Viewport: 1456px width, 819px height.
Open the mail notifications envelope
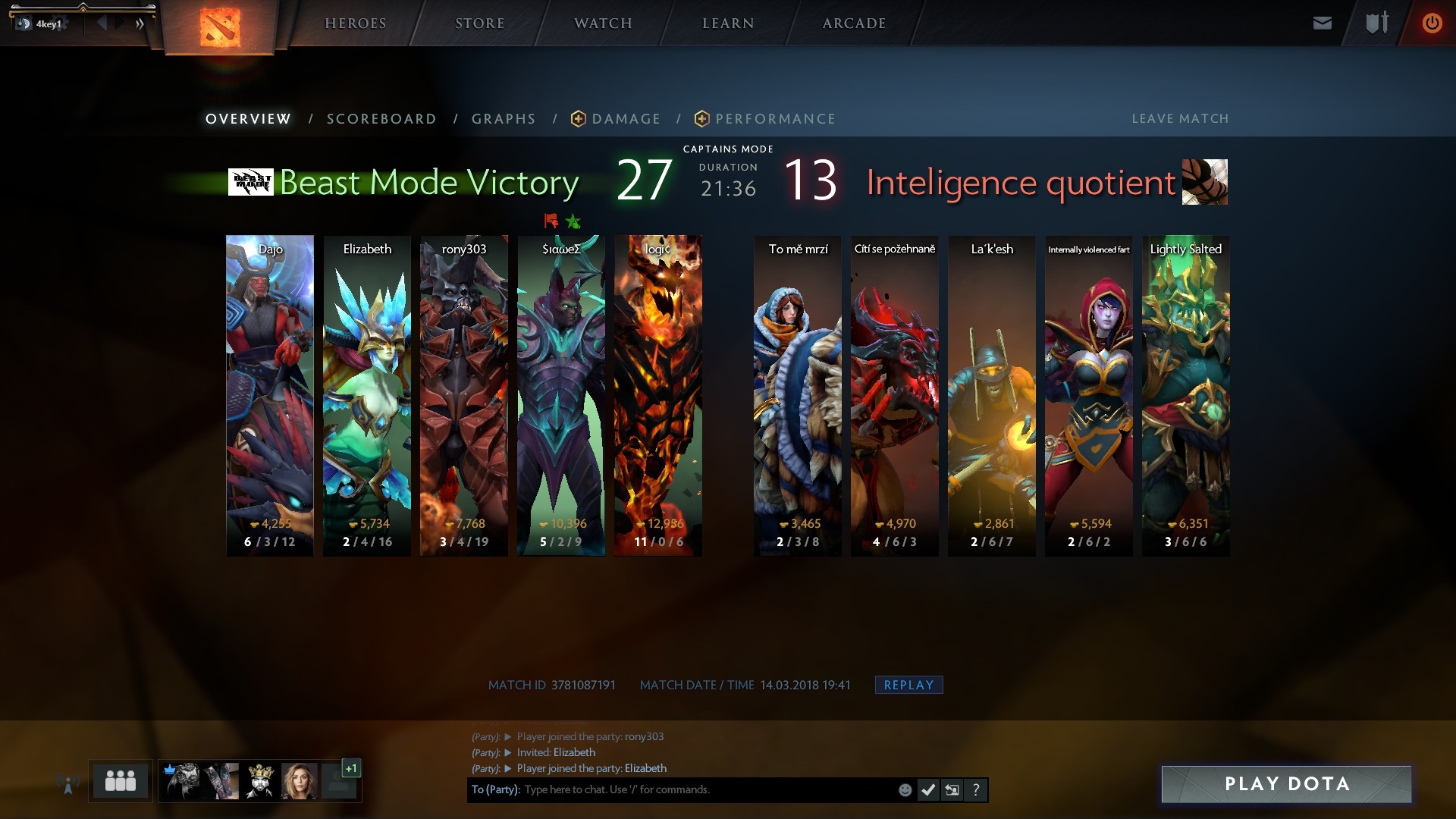[1322, 24]
